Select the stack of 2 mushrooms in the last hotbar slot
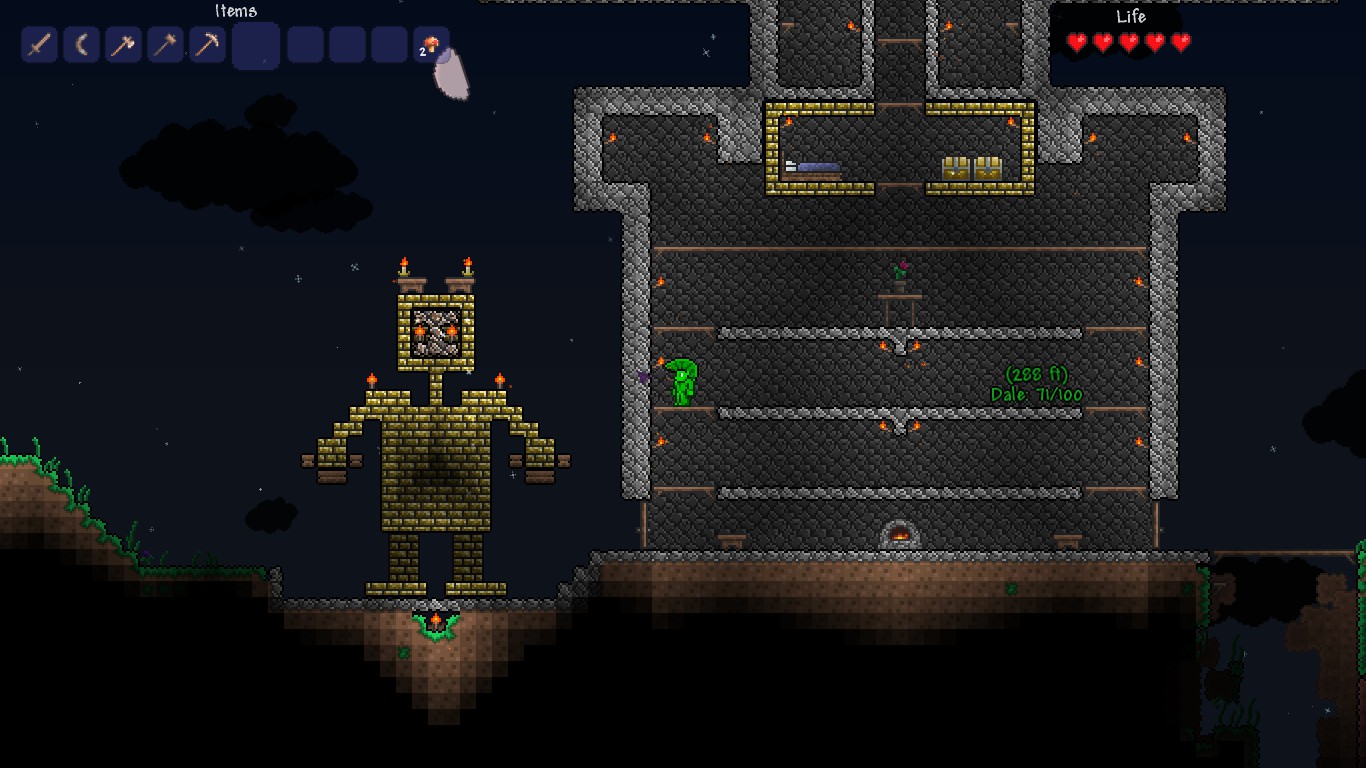 pyautogui.click(x=431, y=44)
